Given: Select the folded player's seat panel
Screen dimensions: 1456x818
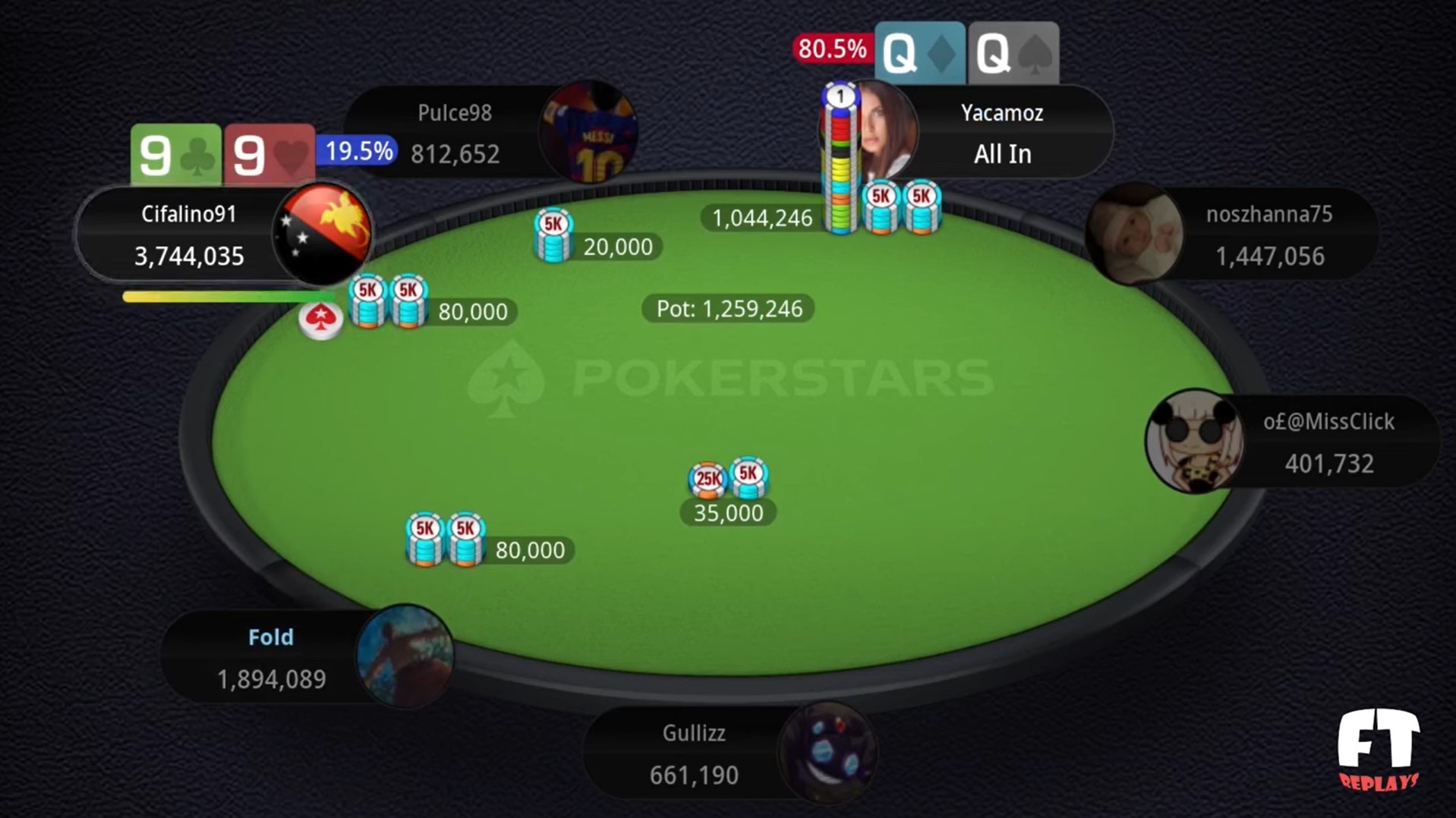Looking at the screenshot, I should [270, 658].
